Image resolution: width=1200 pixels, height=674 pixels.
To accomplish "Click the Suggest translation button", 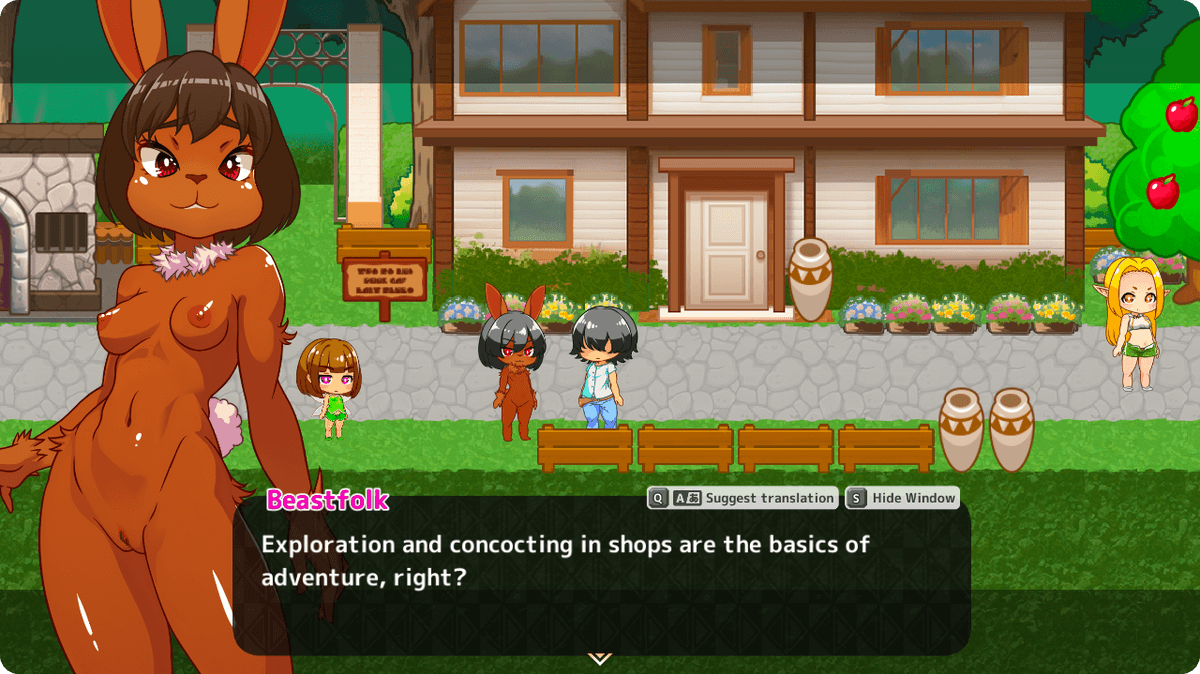I will (742, 498).
